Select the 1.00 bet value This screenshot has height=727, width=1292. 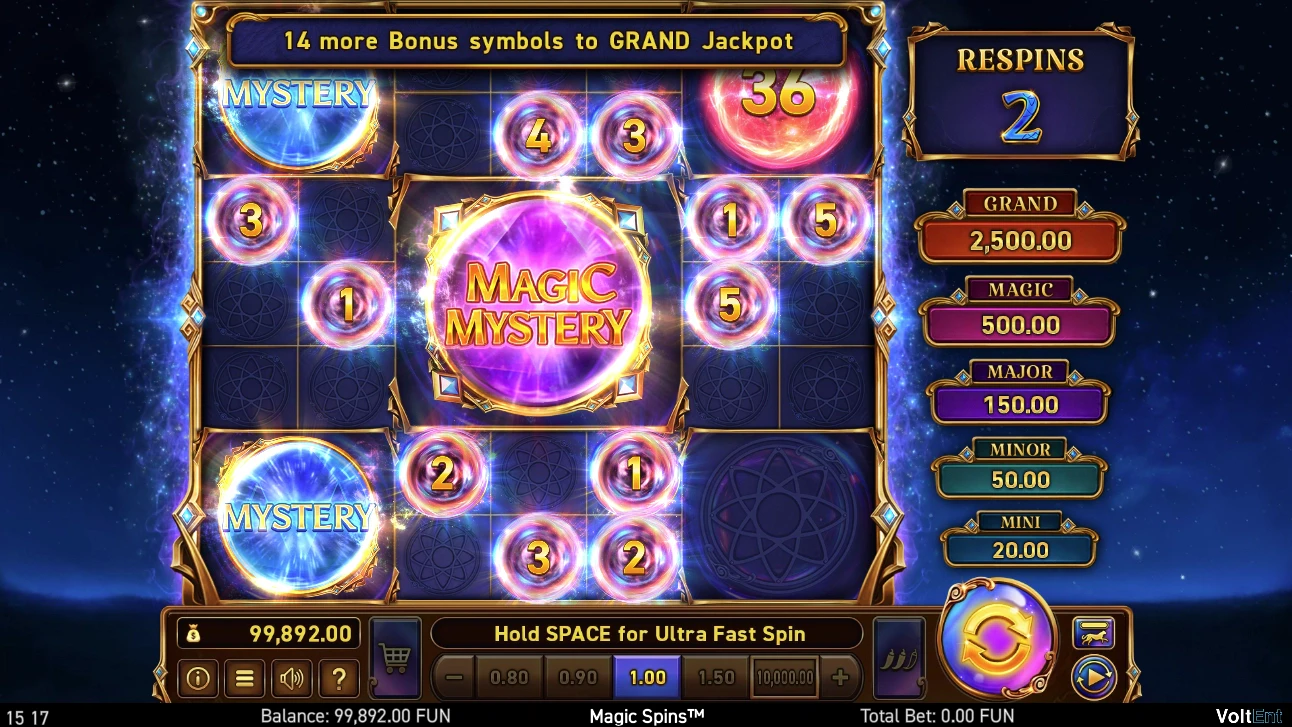pyautogui.click(x=647, y=677)
